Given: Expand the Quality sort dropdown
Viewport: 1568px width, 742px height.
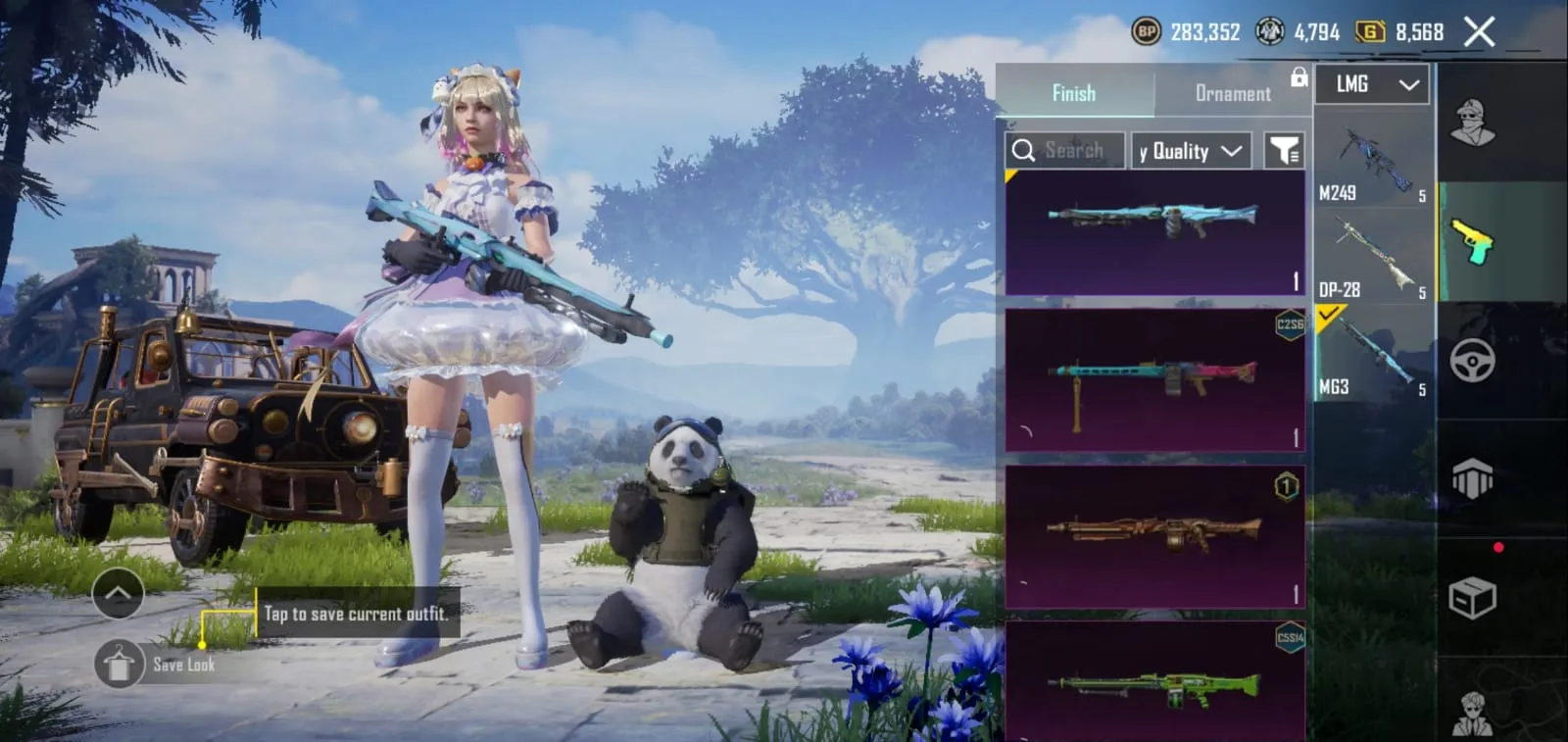Looking at the screenshot, I should [1189, 149].
